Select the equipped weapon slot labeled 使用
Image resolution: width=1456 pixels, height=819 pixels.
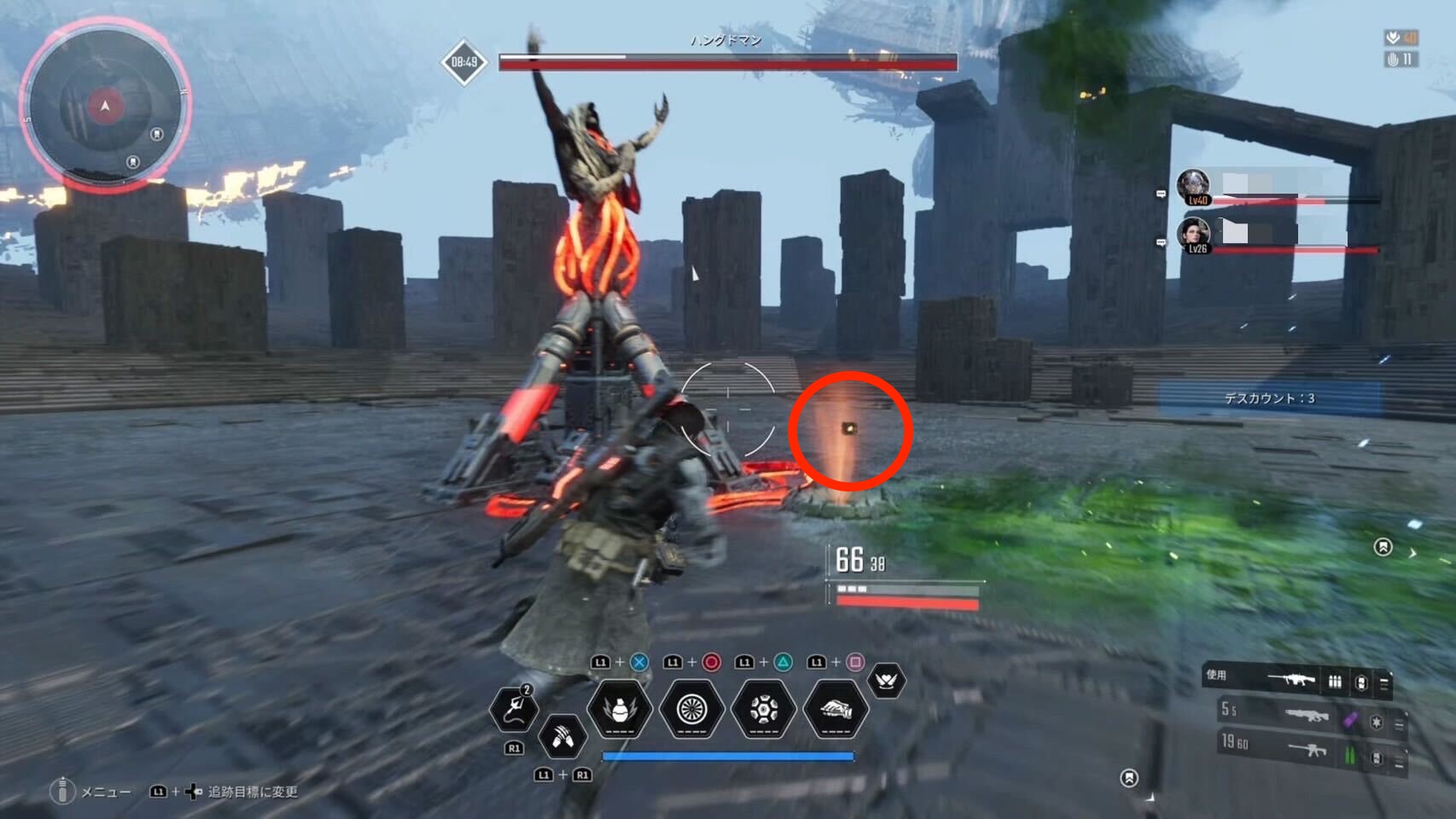coord(1296,680)
